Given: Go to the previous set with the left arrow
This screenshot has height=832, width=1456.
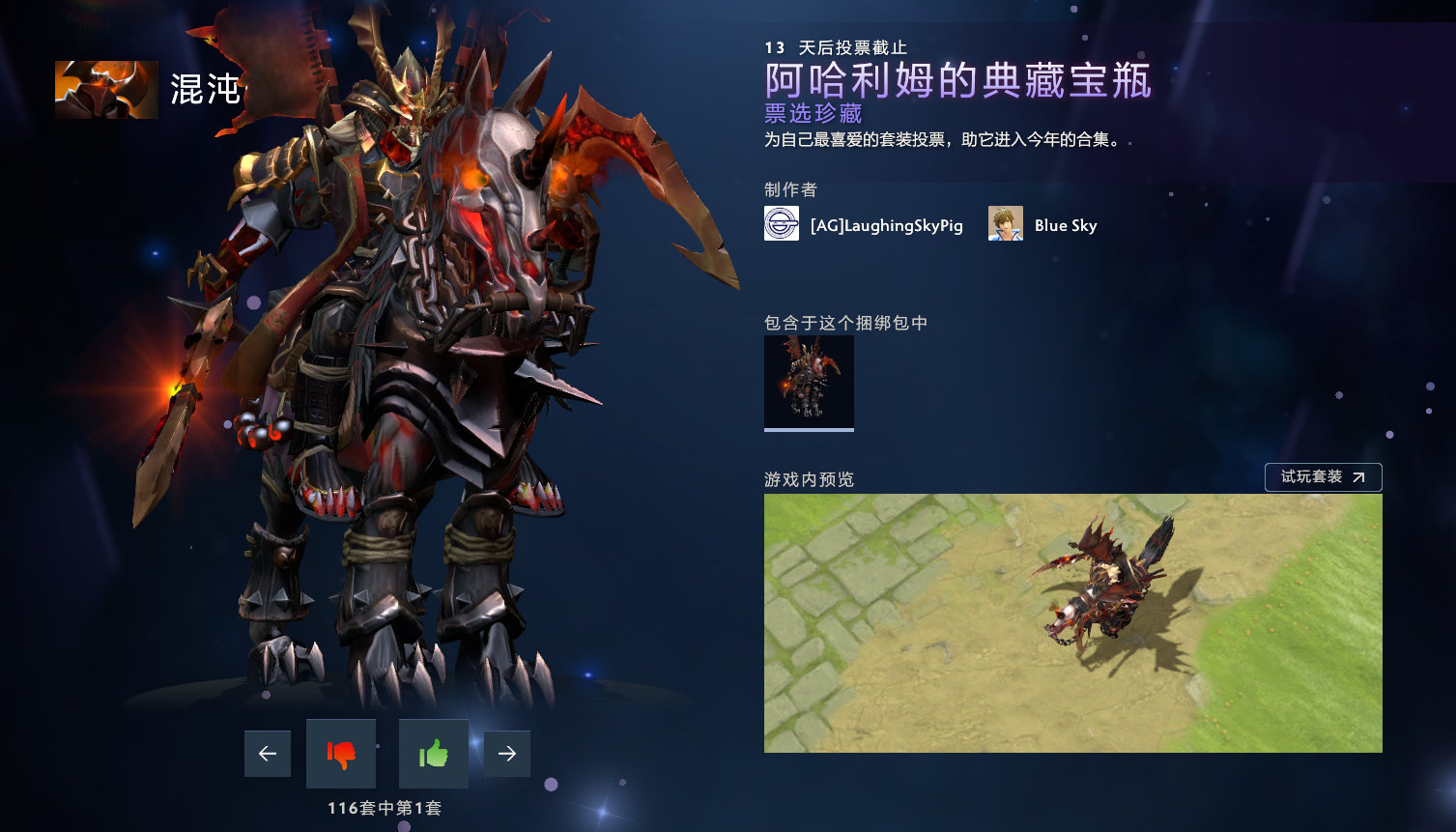Looking at the screenshot, I should point(267,754).
